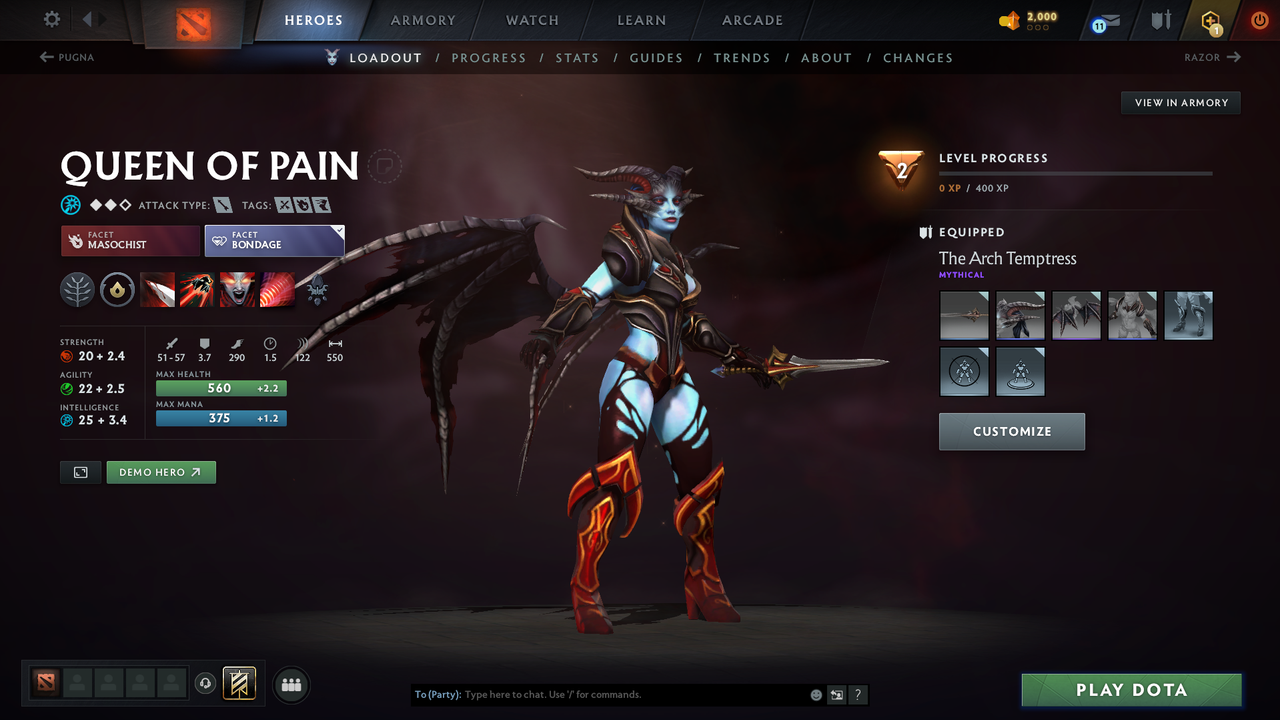Image resolution: width=1280 pixels, height=720 pixels.
Task: Open the ARCADE menu
Action: pos(751,20)
